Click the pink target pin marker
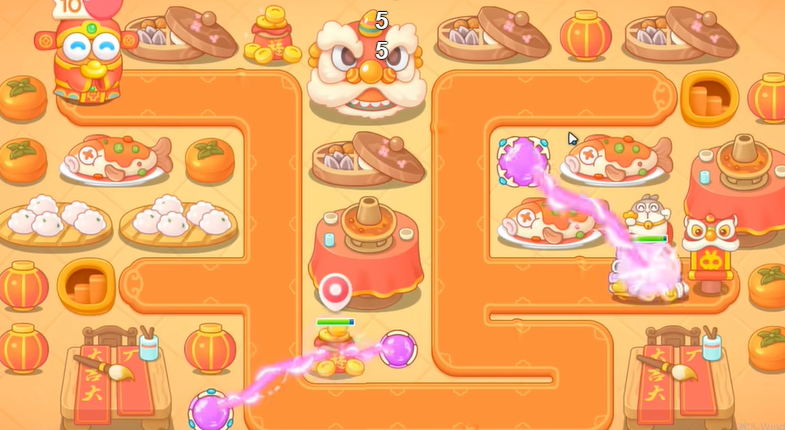The height and width of the screenshot is (430, 785). pyautogui.click(x=335, y=291)
